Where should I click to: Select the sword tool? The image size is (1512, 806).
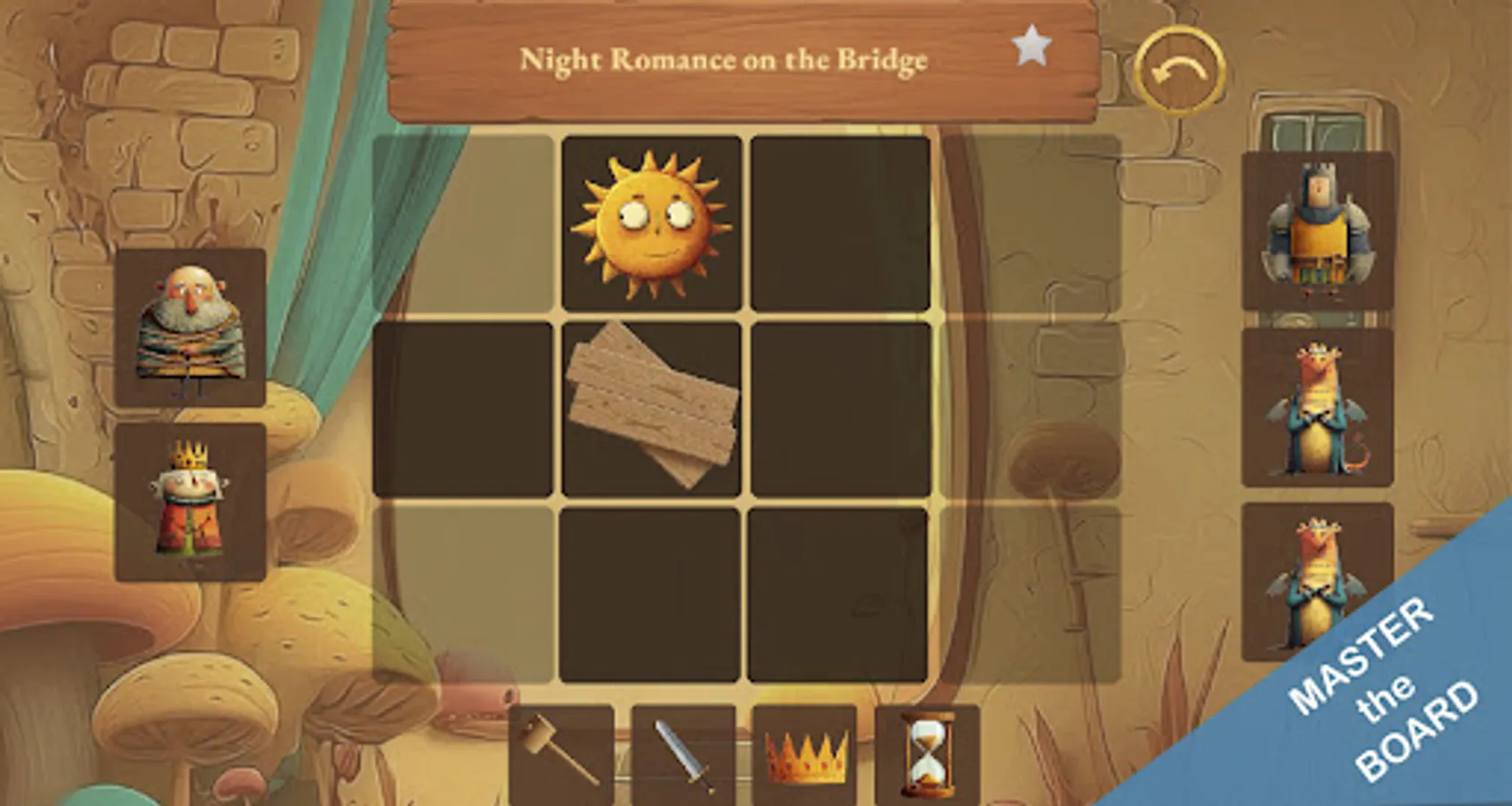click(x=683, y=757)
